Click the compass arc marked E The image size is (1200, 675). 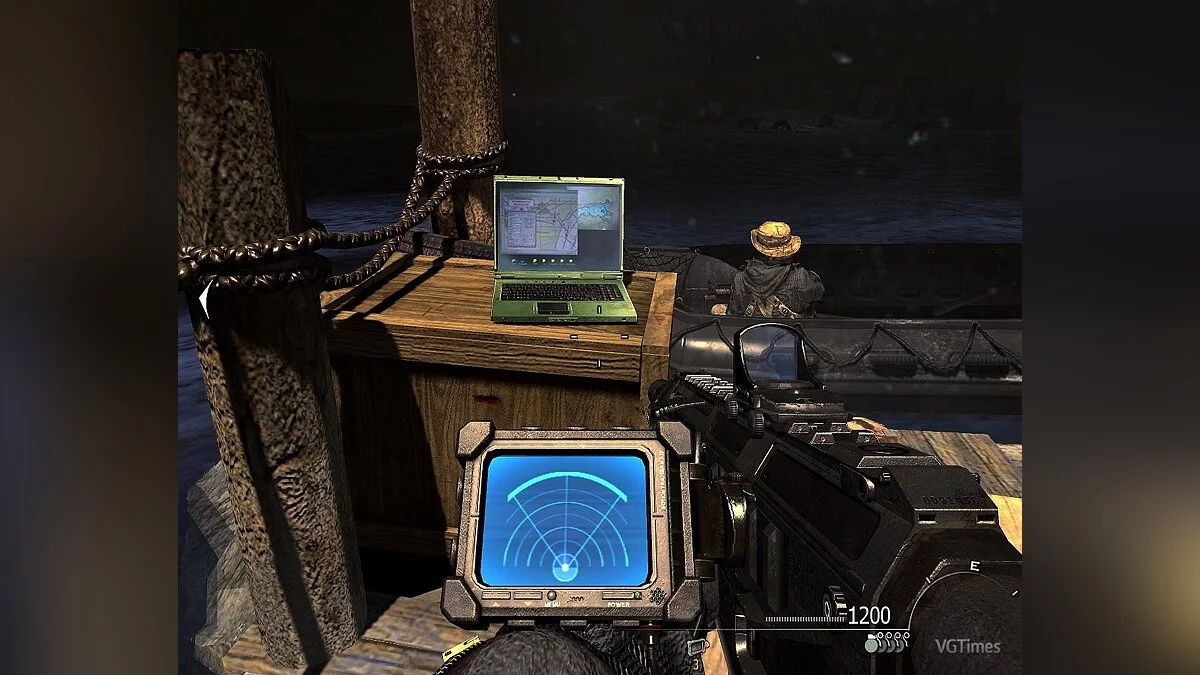973,567
